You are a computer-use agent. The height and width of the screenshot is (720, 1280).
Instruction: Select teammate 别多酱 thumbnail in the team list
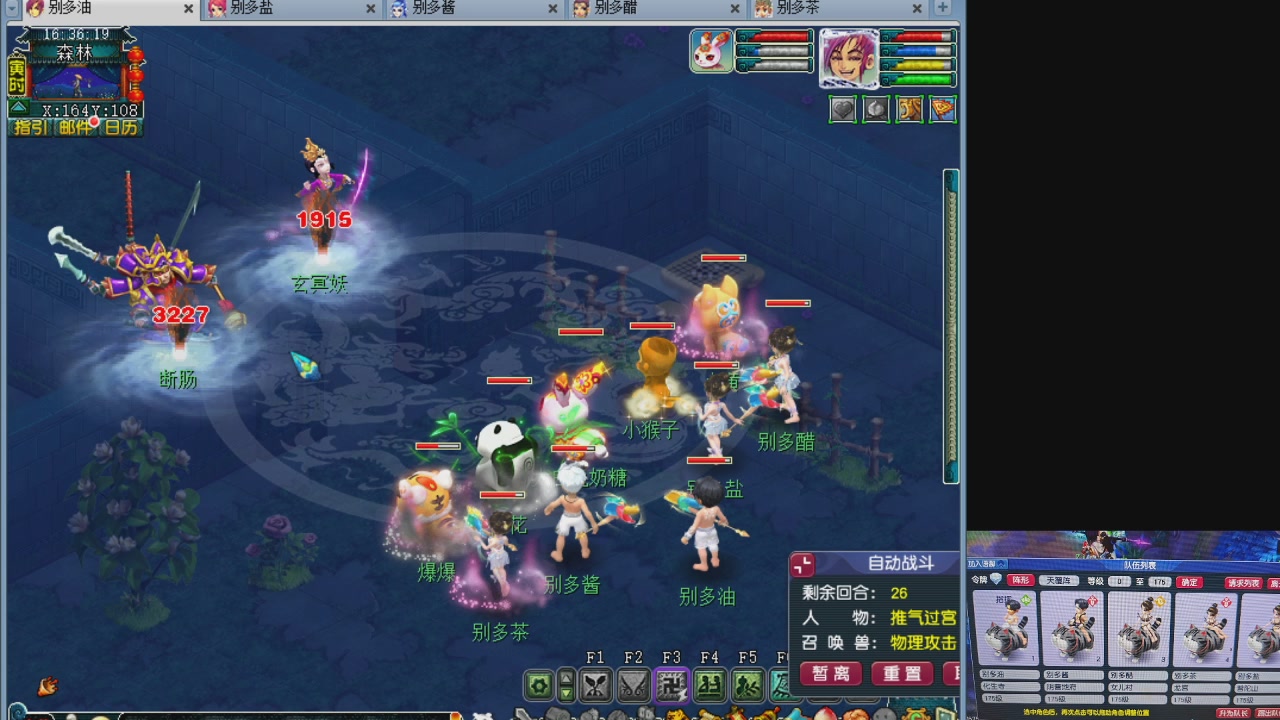(1071, 630)
